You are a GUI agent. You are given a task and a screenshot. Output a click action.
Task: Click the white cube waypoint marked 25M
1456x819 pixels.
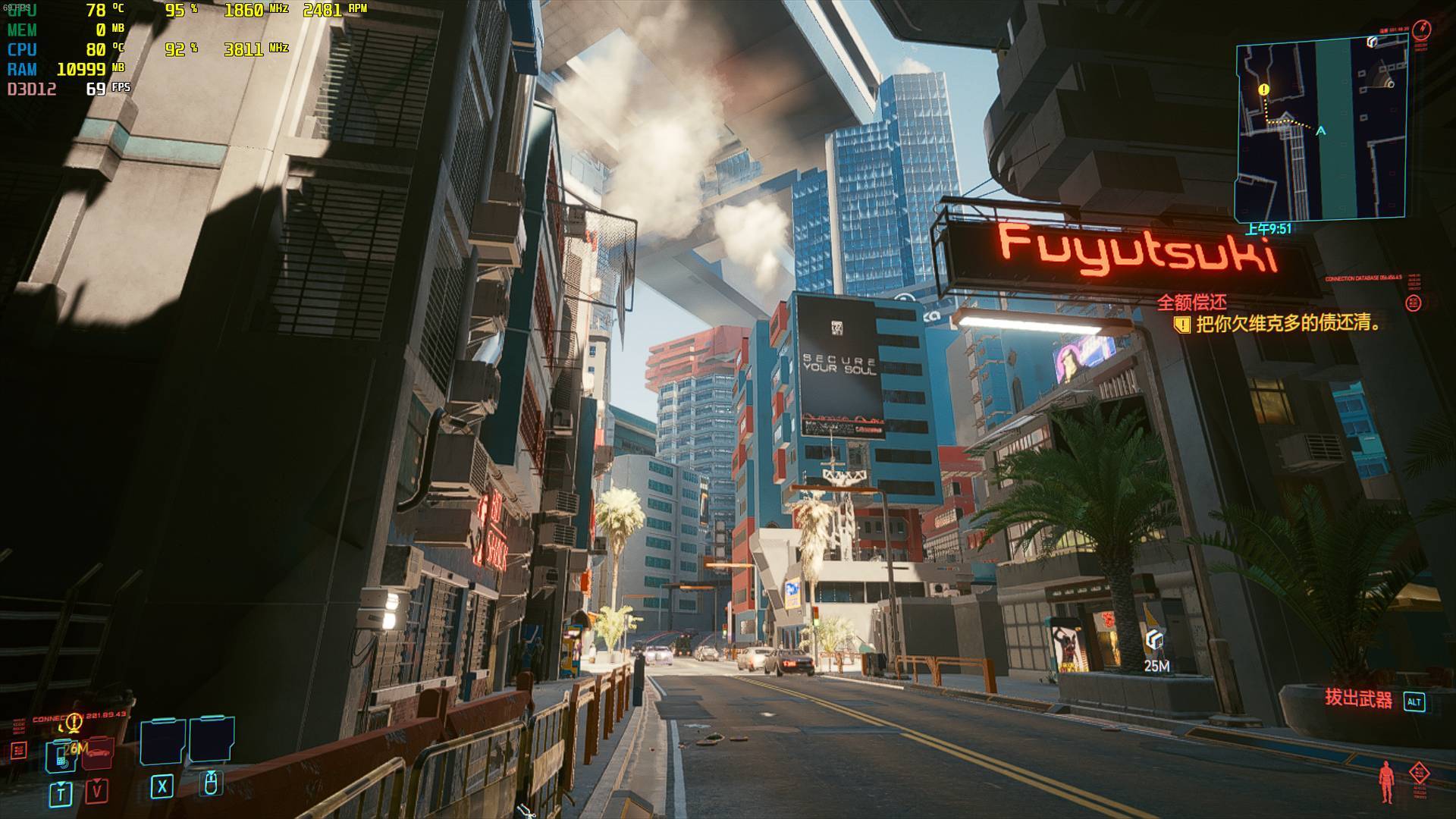click(x=1155, y=642)
